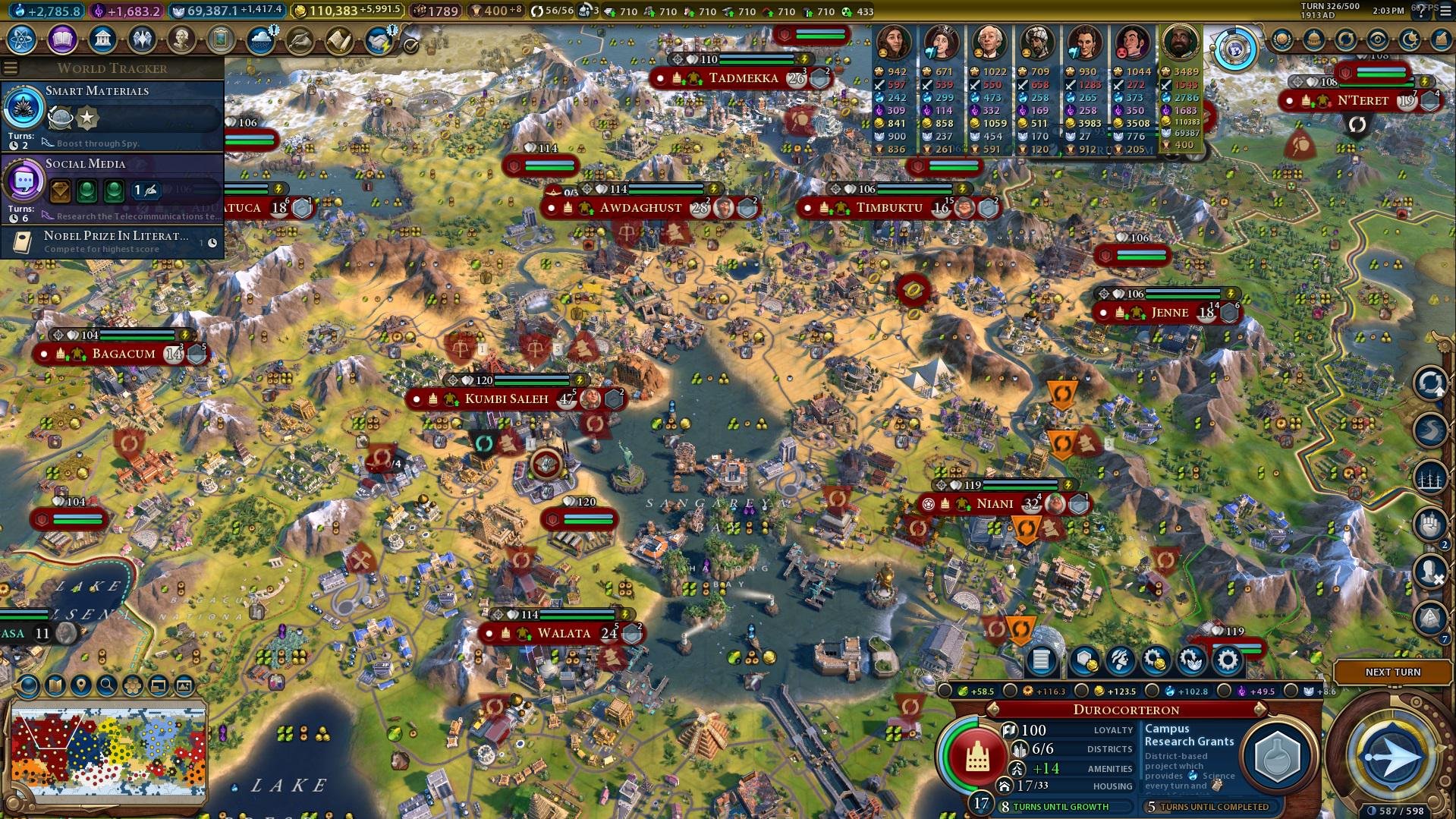The height and width of the screenshot is (819, 1456).
Task: Open the map search magnifying glass
Action: [107, 686]
